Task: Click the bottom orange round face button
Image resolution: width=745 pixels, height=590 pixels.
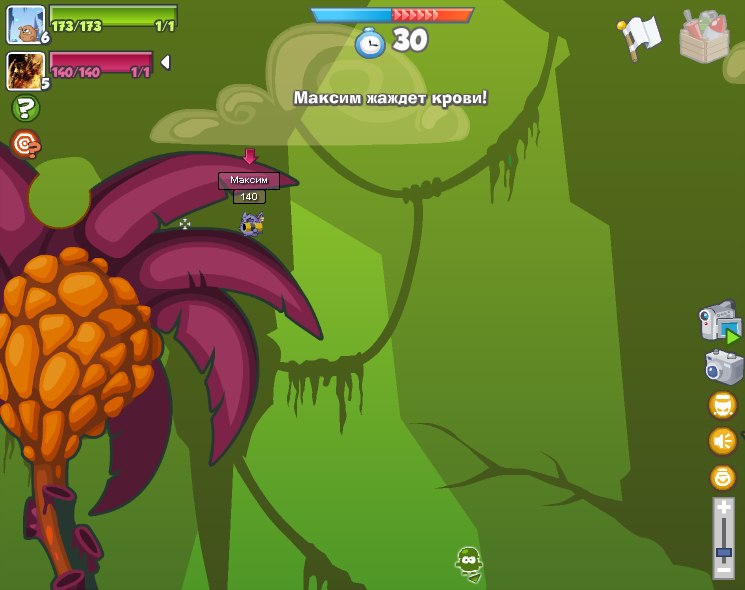Action: coord(722,477)
